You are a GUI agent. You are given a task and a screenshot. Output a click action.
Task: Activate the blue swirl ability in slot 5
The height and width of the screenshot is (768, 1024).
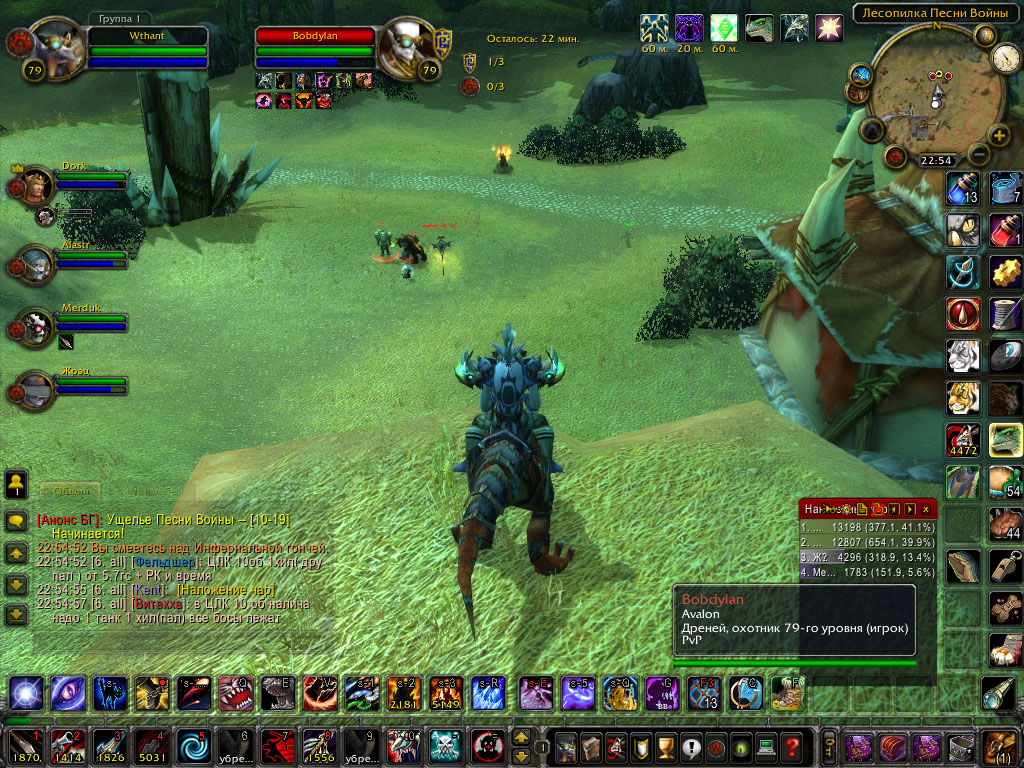pyautogui.click(x=191, y=747)
